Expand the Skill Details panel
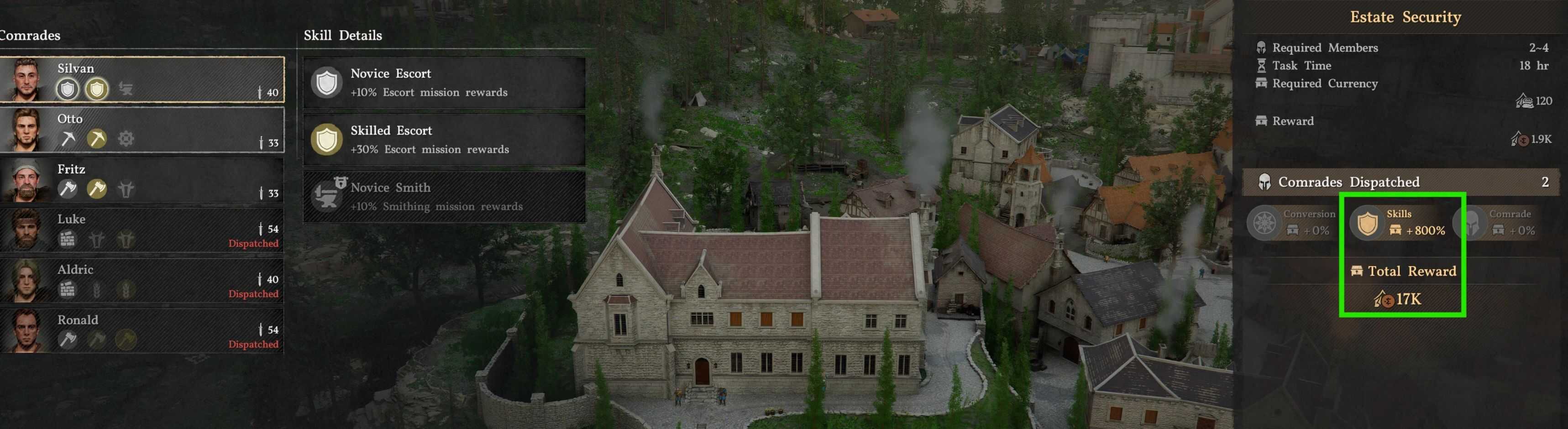Screen dimensions: 1568x429 point(343,35)
